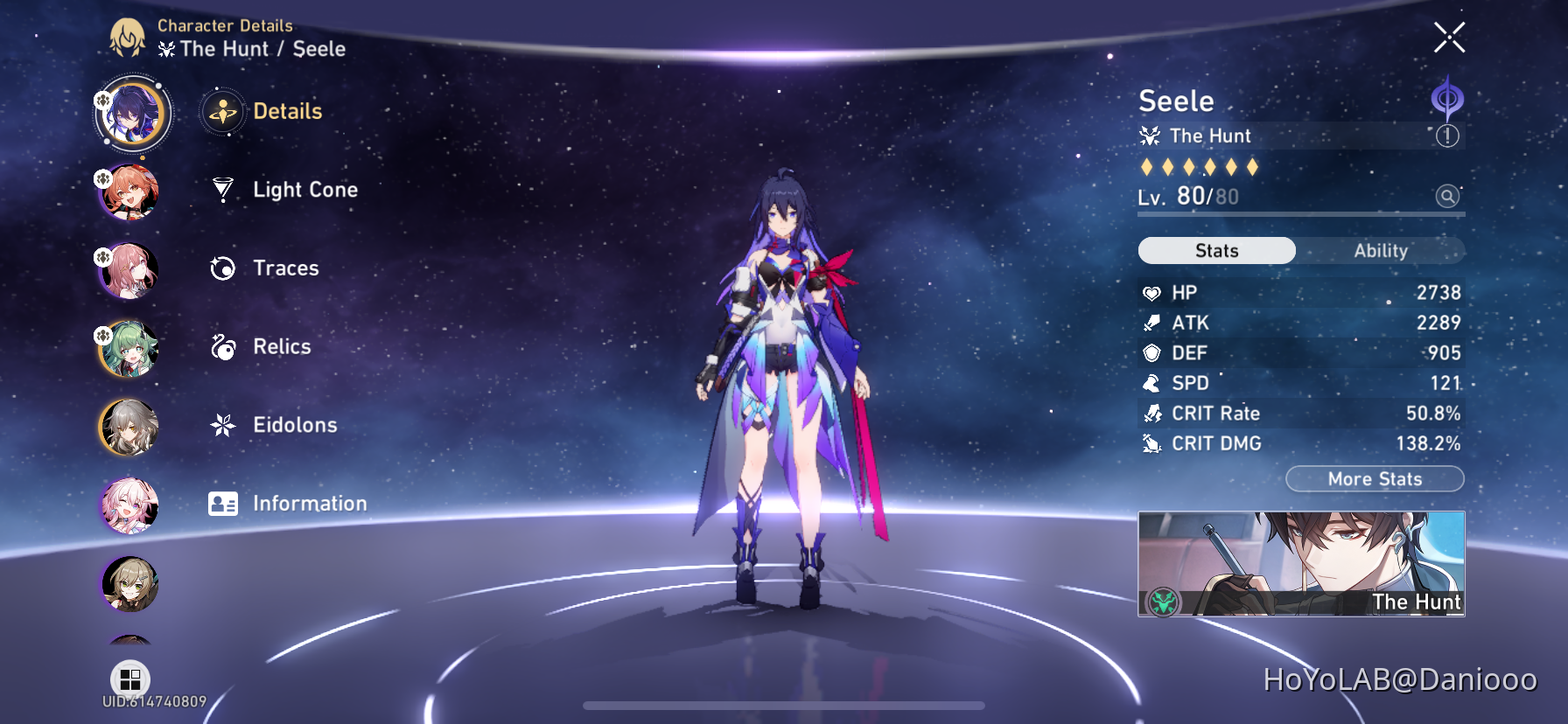
Task: Click the Relics icon
Action: (222, 346)
